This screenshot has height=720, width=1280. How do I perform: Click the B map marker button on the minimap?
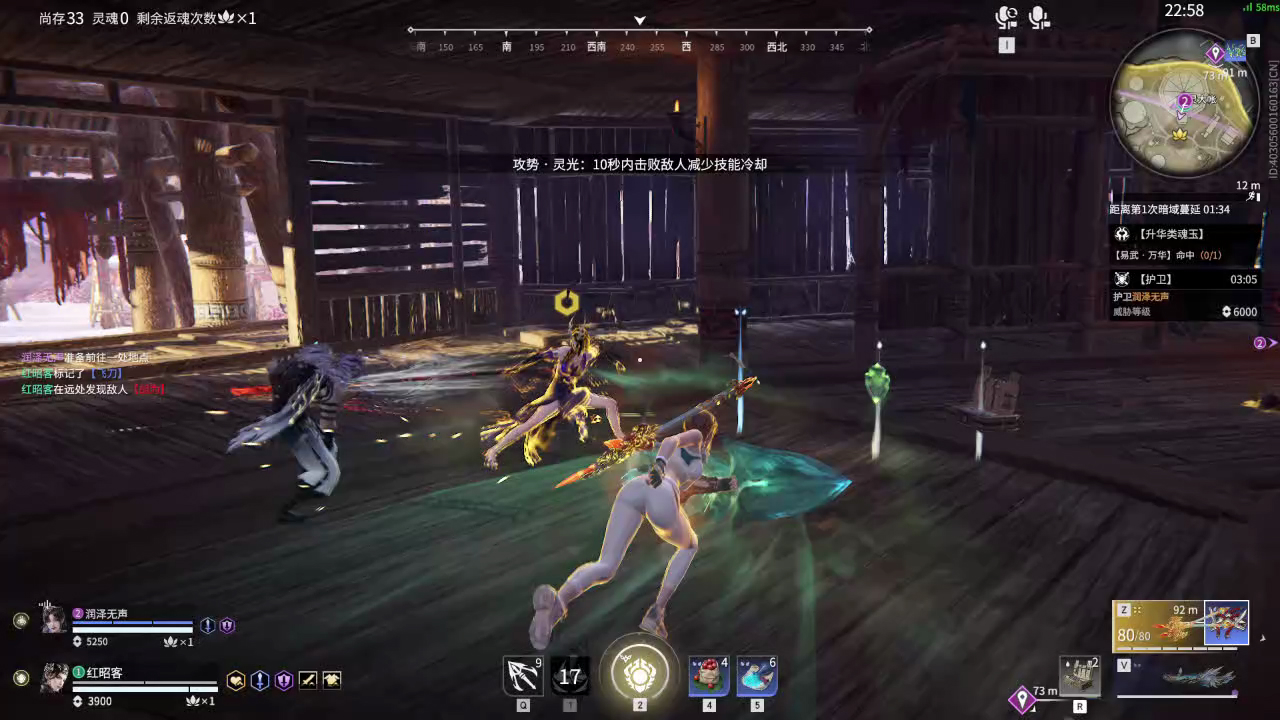click(1253, 40)
